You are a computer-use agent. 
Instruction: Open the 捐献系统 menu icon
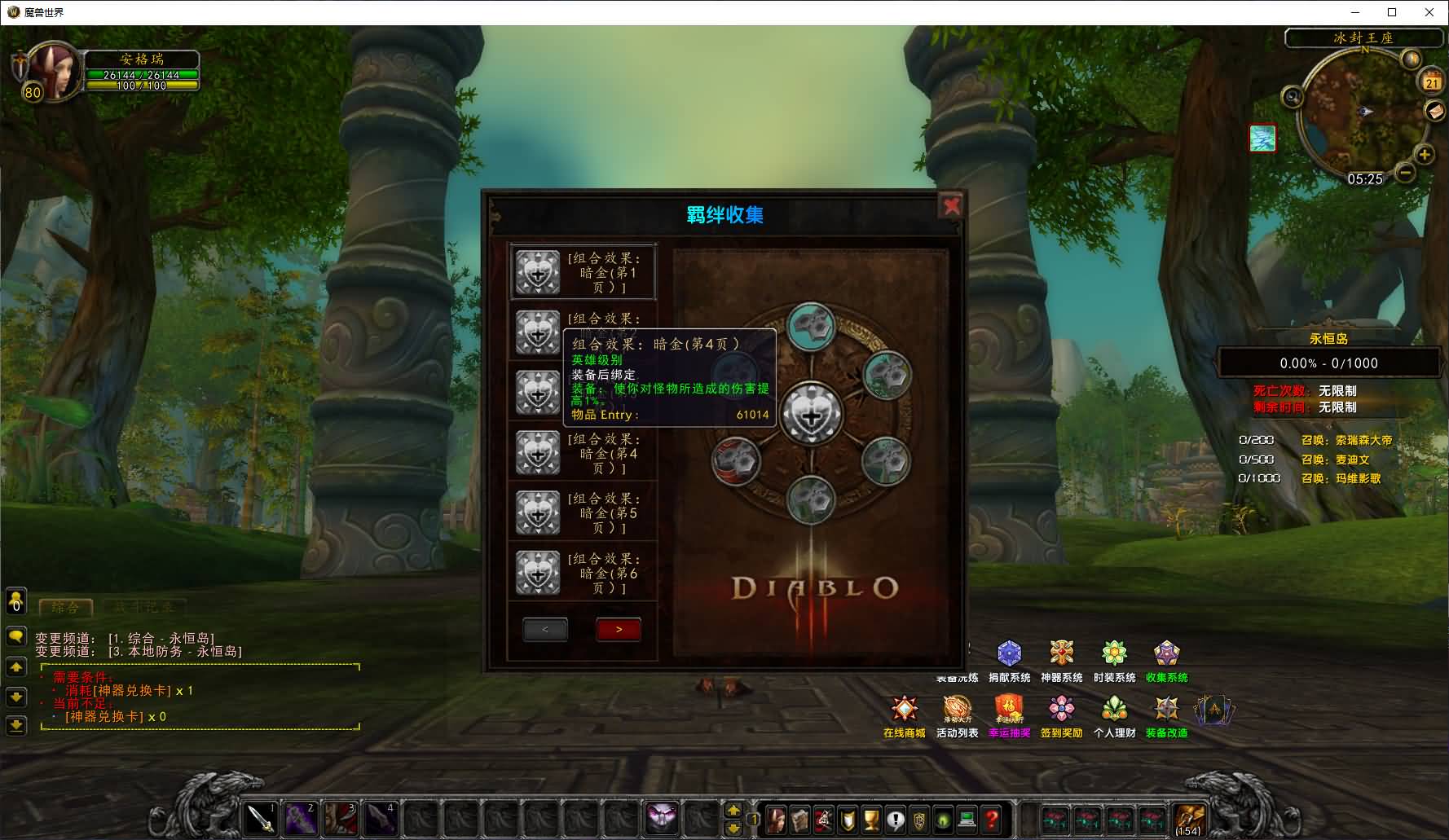(x=1009, y=654)
